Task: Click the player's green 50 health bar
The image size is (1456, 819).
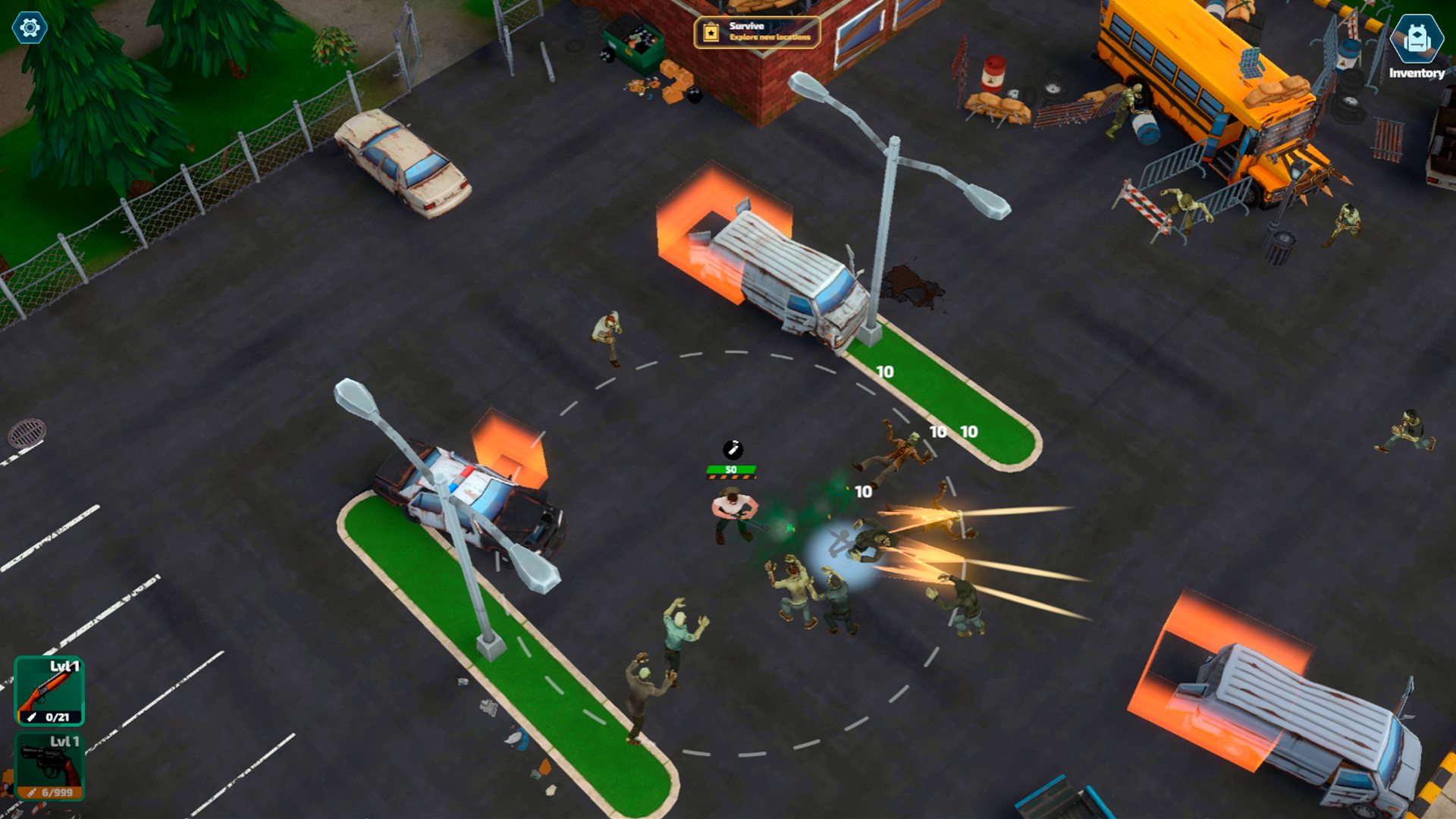Action: click(x=730, y=470)
